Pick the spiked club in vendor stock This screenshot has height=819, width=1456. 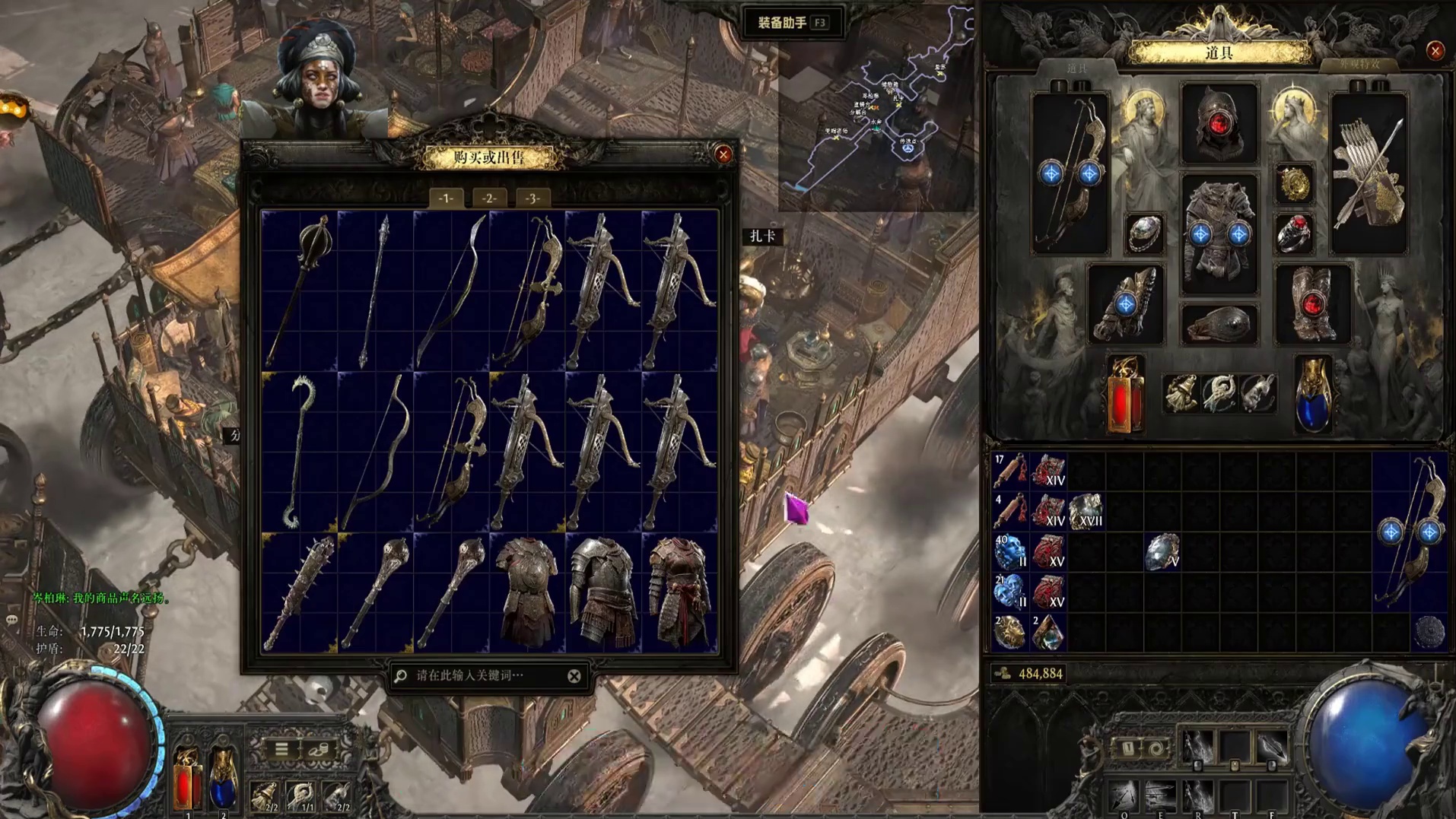pos(299,593)
